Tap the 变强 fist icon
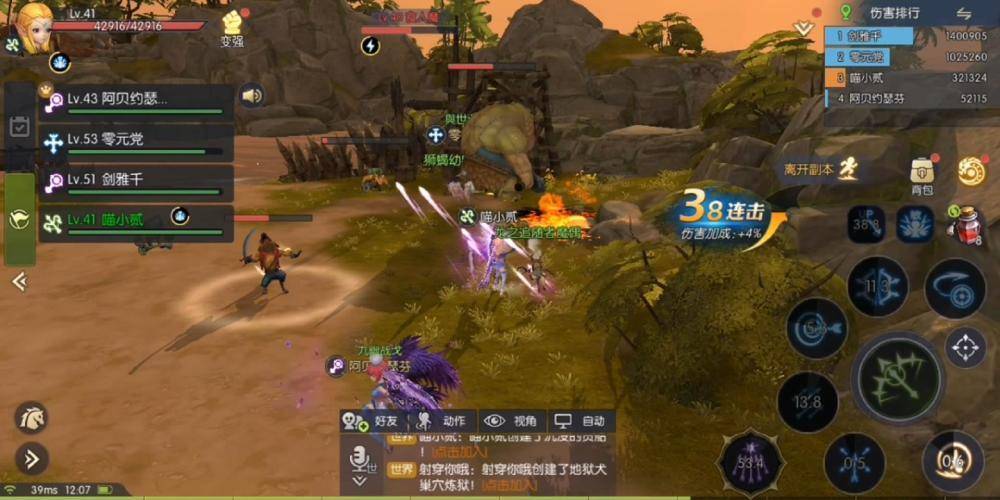Image resolution: width=1000 pixels, height=500 pixels. 232,26
